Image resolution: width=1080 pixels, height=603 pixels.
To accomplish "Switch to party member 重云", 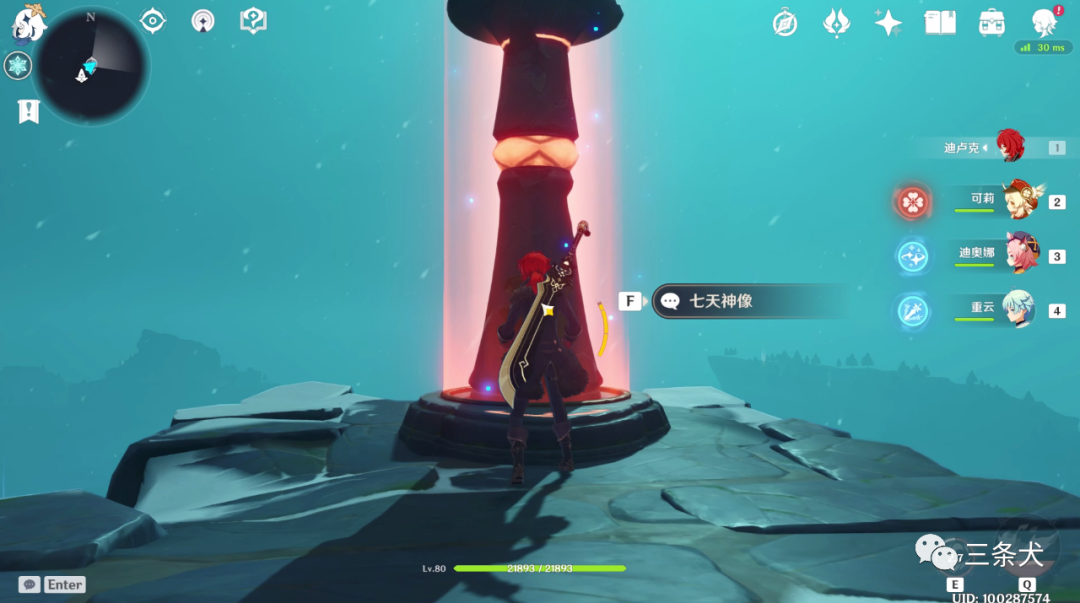I will (x=1021, y=309).
